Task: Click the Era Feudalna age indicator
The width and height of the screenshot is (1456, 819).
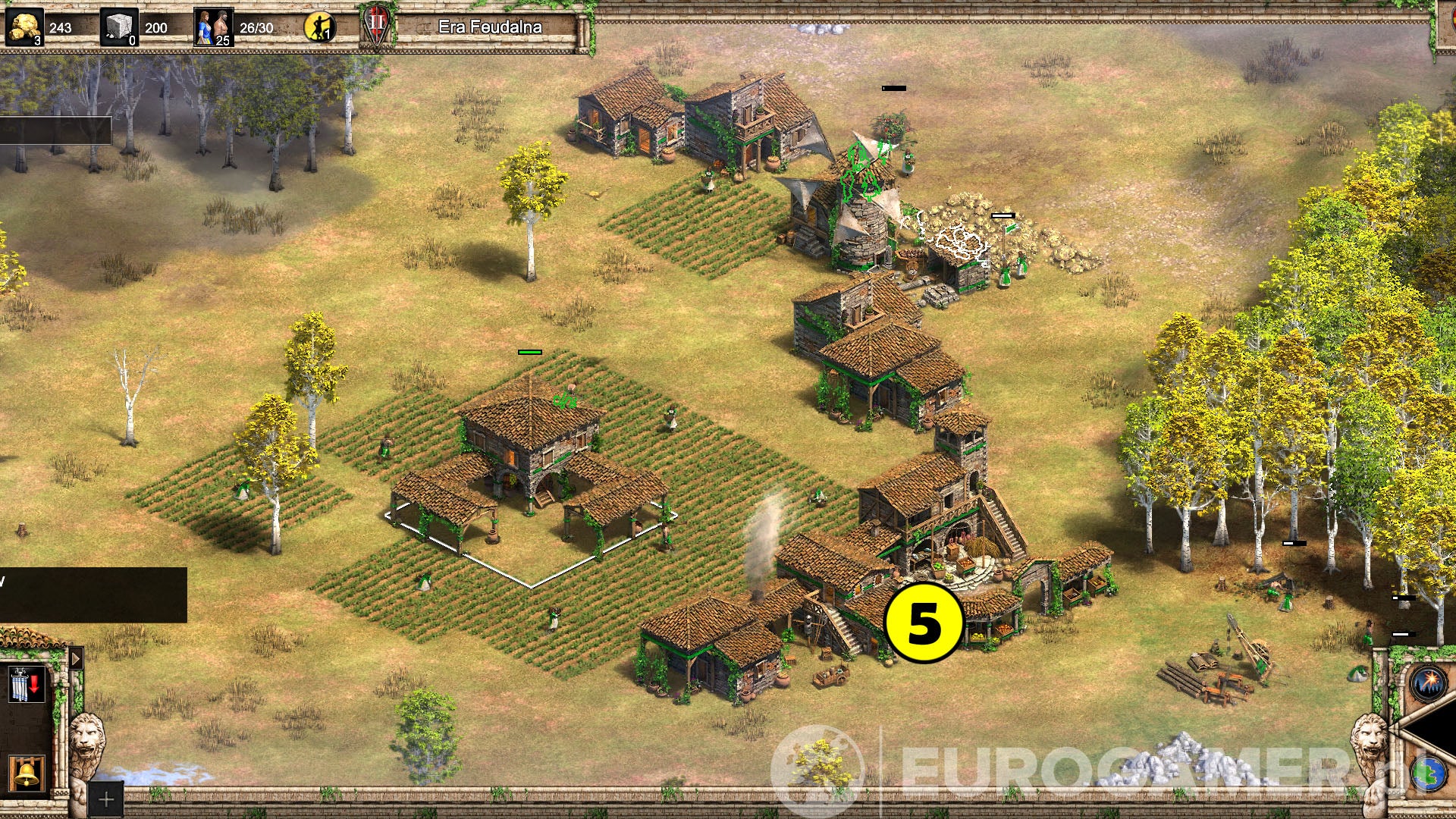Action: coord(491,26)
